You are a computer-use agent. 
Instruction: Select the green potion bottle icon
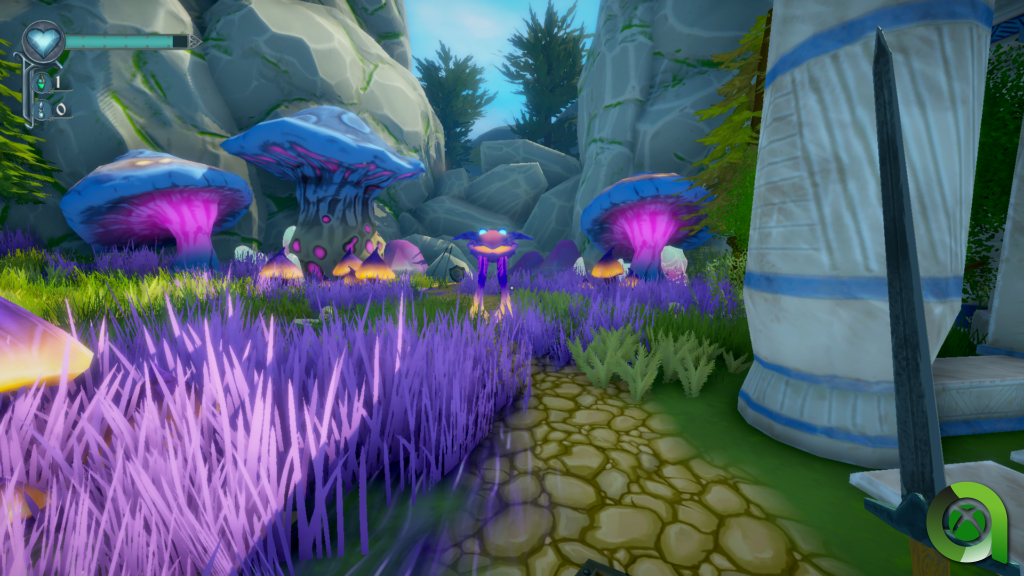tap(41, 84)
